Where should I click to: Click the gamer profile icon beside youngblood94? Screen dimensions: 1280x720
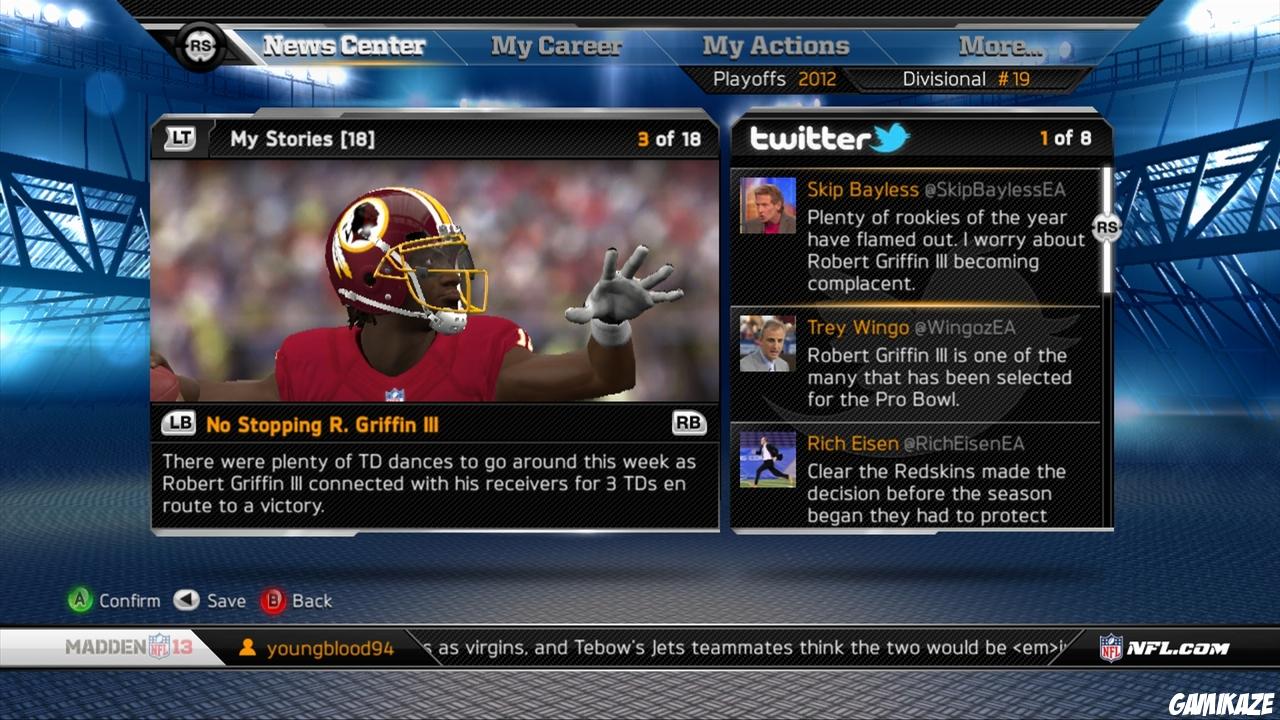246,647
